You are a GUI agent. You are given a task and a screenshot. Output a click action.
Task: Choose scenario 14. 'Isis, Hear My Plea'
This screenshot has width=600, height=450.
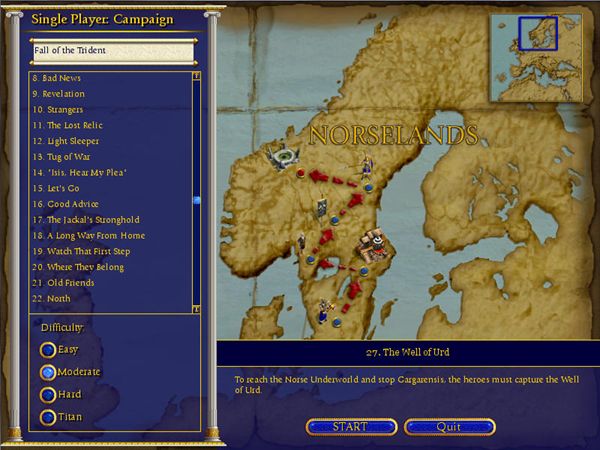(80, 172)
